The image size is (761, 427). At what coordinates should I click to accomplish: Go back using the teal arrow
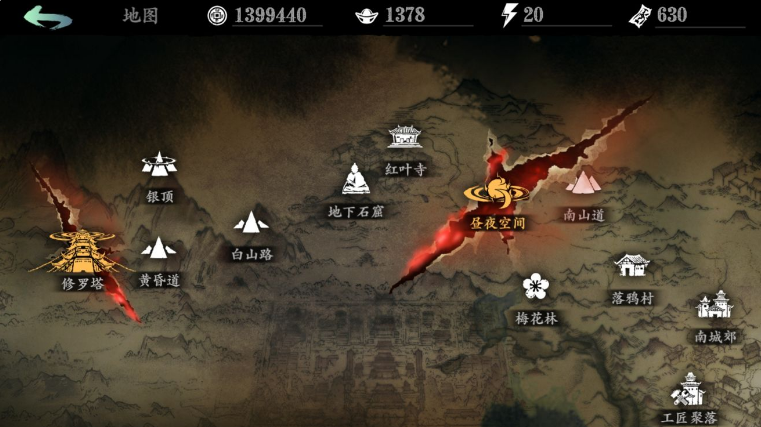point(48,16)
